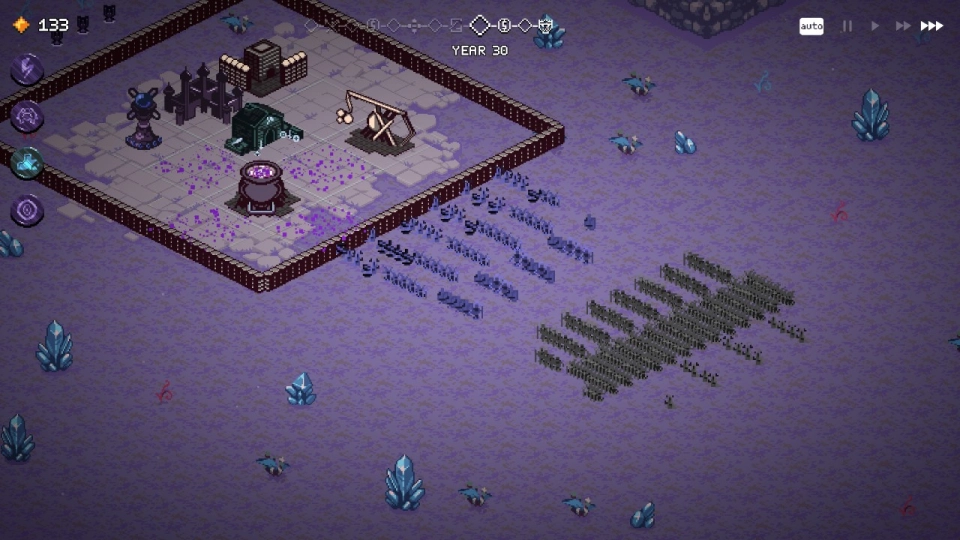Select the round monster icon
The width and height of the screenshot is (960, 540).
27,115
